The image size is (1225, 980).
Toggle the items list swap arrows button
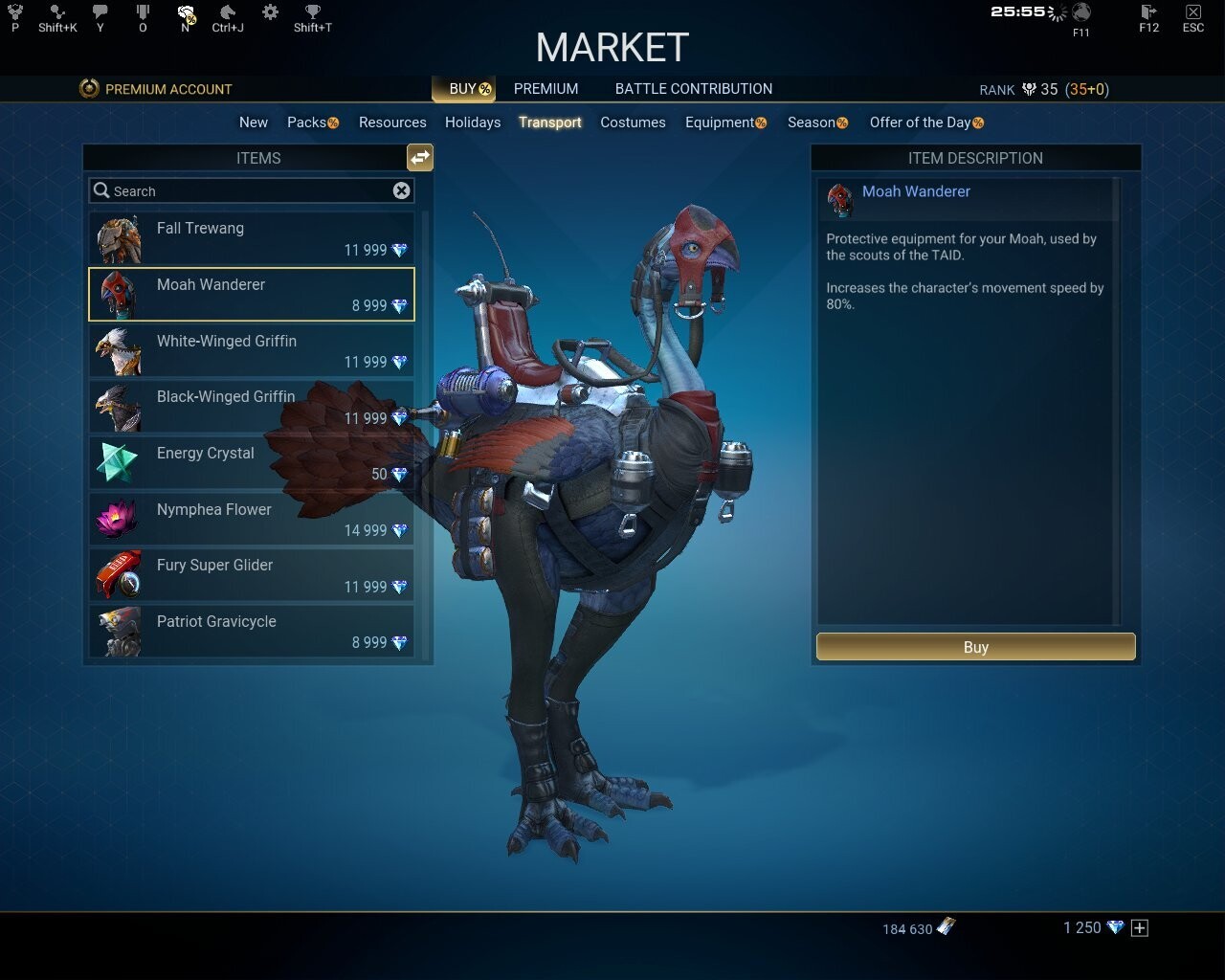(420, 158)
